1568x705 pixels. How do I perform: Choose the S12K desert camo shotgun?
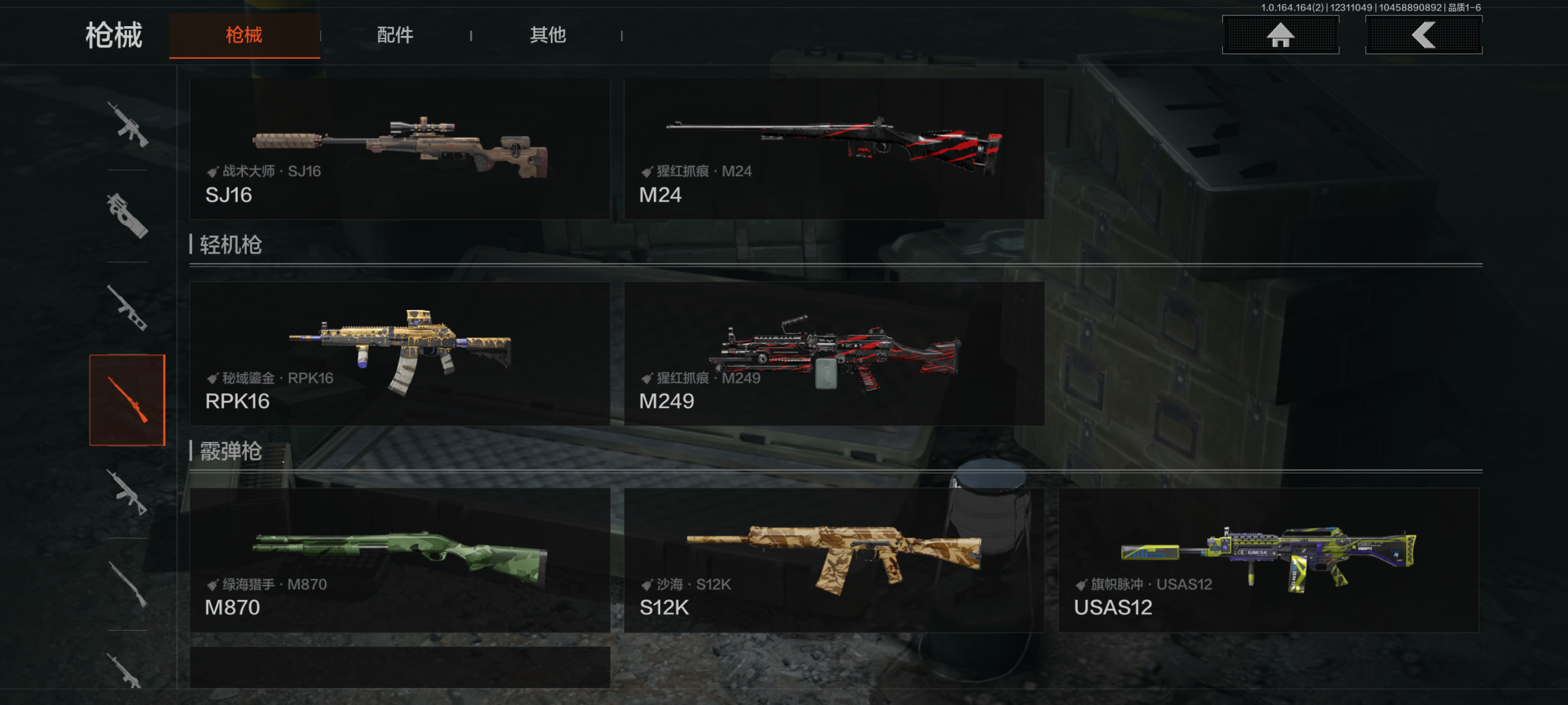click(833, 559)
